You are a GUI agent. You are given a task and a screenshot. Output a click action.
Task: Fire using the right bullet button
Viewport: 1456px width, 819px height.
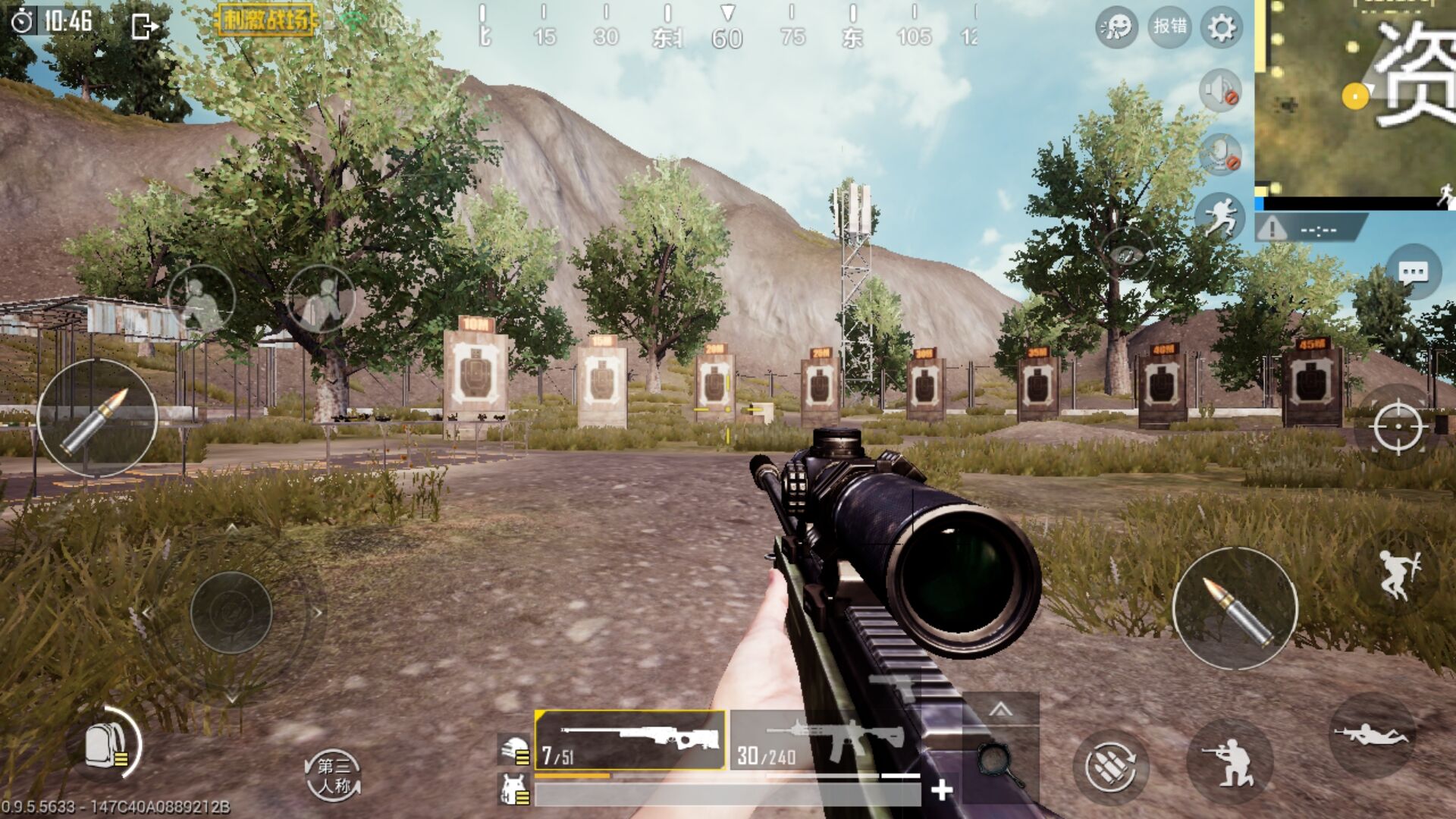coord(1235,608)
